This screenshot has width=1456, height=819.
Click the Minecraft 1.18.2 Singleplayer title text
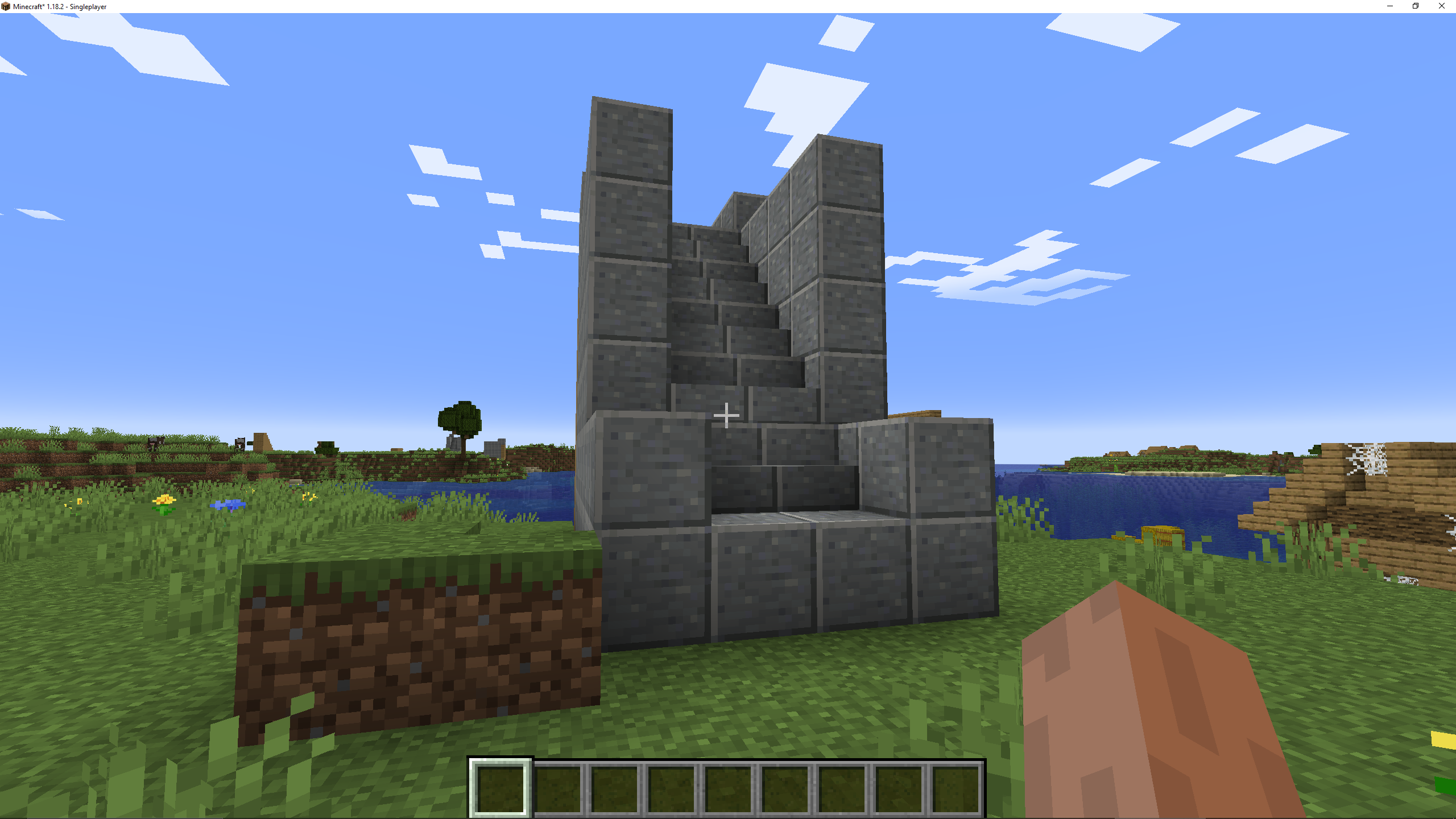point(59,7)
